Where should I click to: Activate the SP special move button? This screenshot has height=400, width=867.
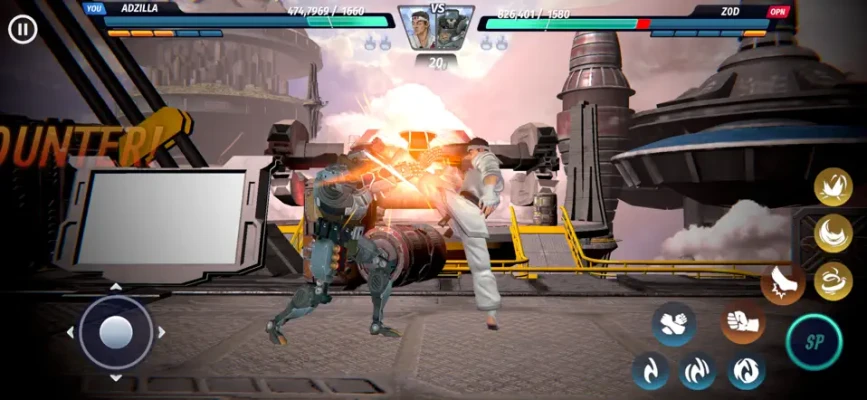tap(814, 342)
